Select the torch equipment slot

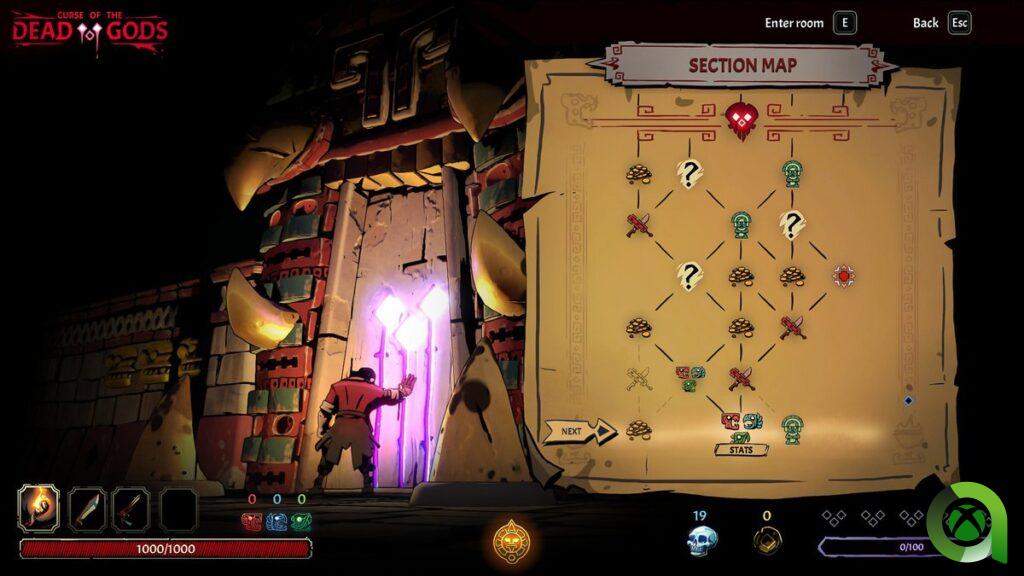40,508
